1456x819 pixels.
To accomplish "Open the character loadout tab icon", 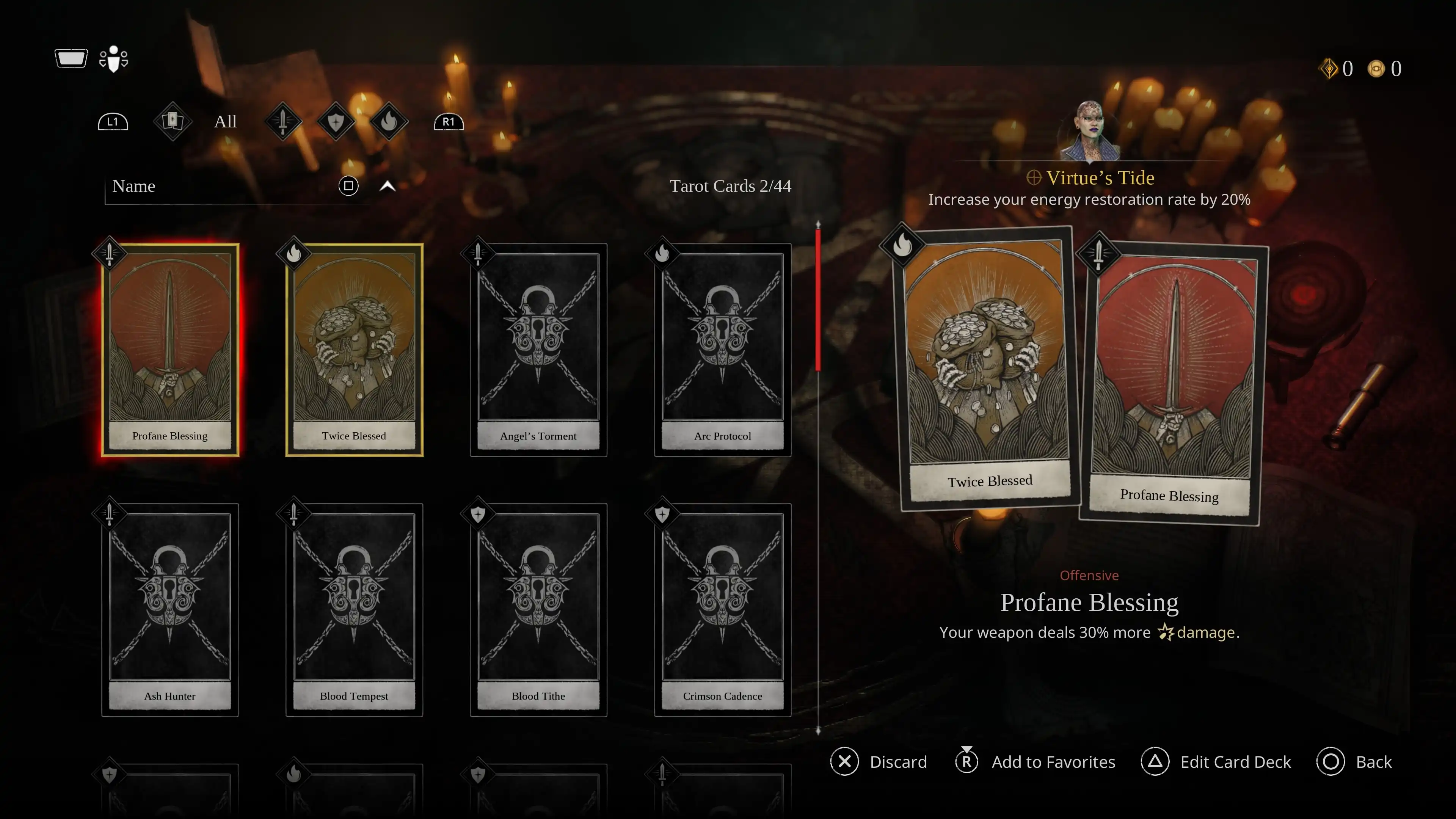I will click(114, 59).
